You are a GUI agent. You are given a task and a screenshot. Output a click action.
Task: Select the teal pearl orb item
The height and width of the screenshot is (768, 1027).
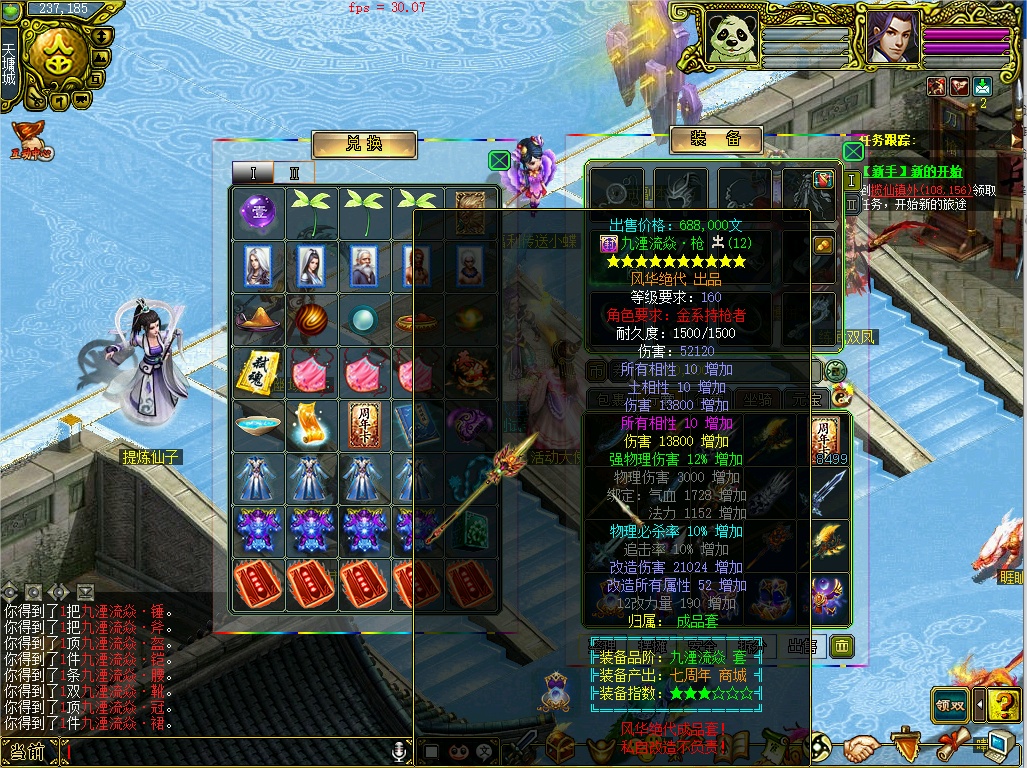click(x=366, y=318)
